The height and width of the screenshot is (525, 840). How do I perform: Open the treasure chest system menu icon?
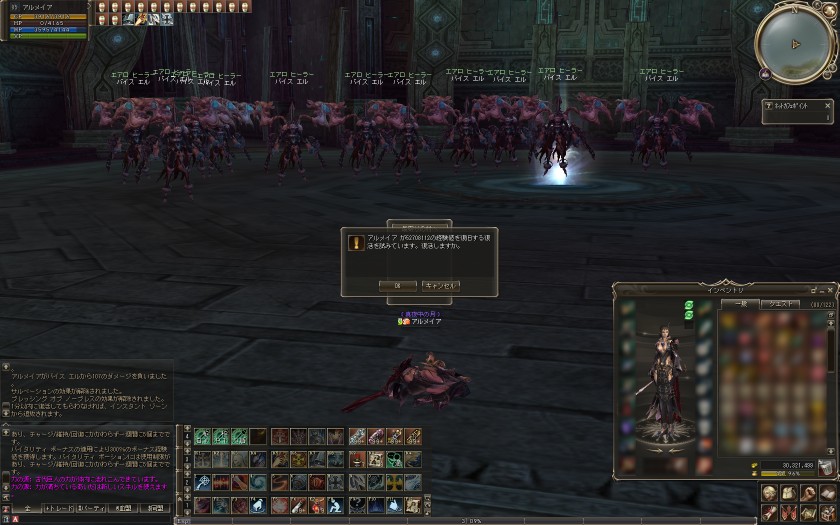(827, 513)
